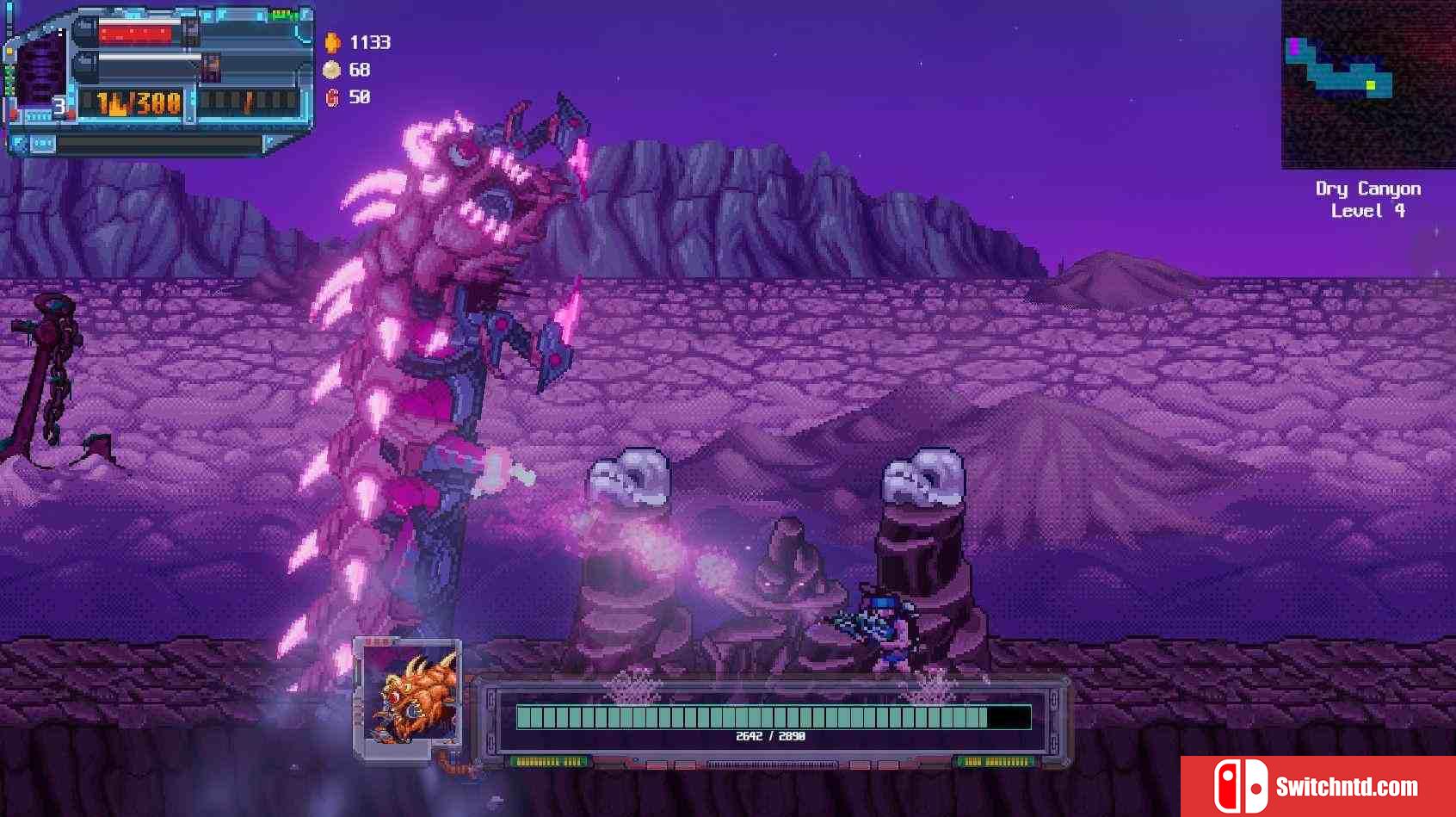1456x817 pixels.
Task: Click the orange gem currency icon
Action: (x=332, y=42)
